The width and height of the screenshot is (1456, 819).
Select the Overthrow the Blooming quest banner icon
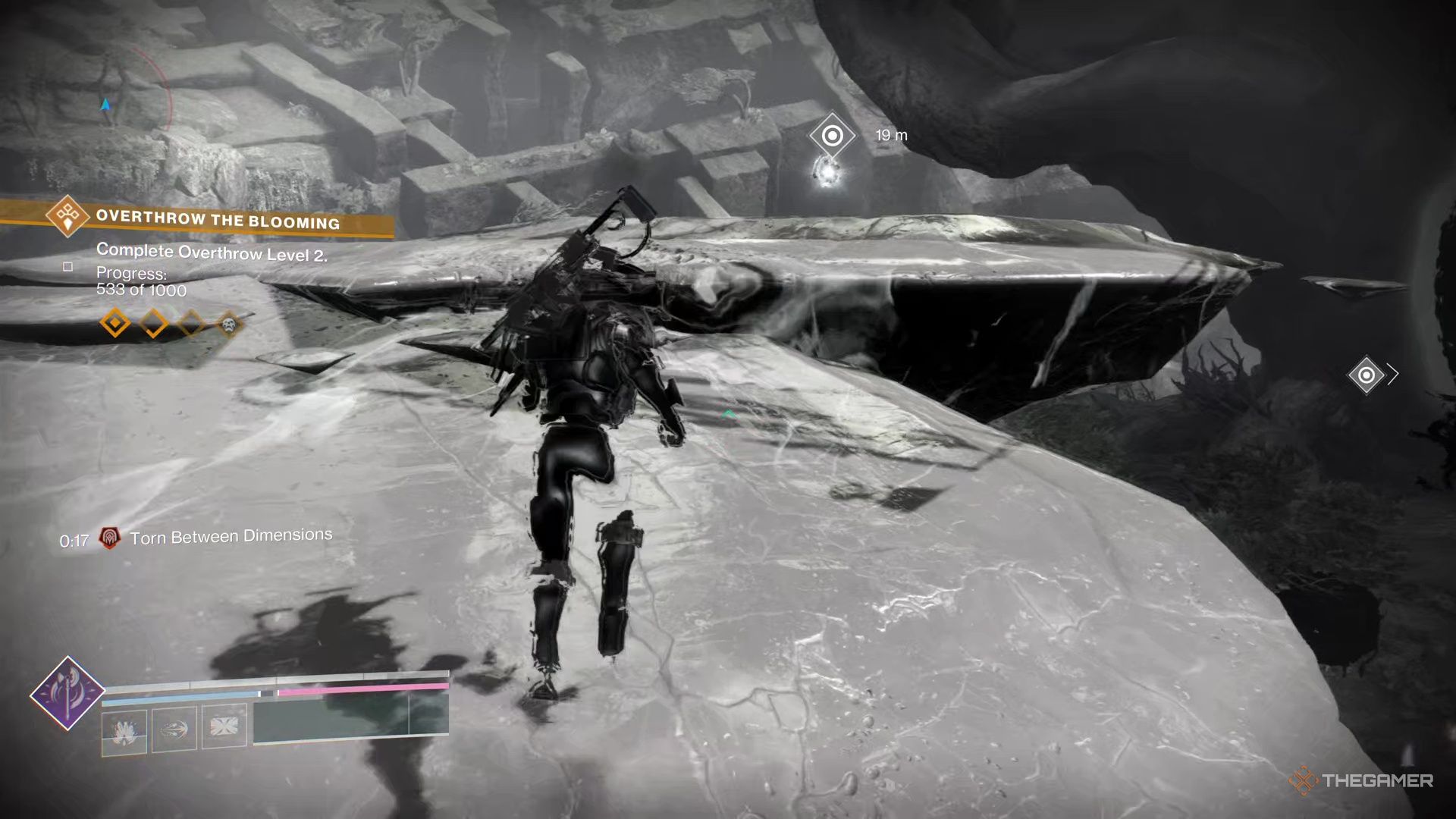tap(67, 218)
